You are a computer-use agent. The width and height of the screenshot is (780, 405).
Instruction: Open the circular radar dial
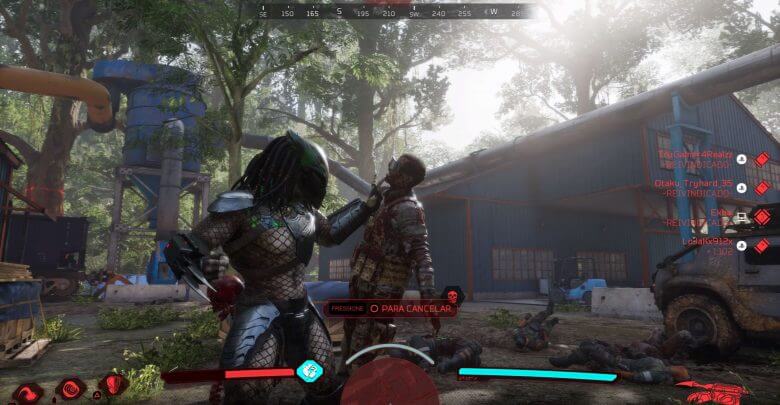tap(390, 382)
